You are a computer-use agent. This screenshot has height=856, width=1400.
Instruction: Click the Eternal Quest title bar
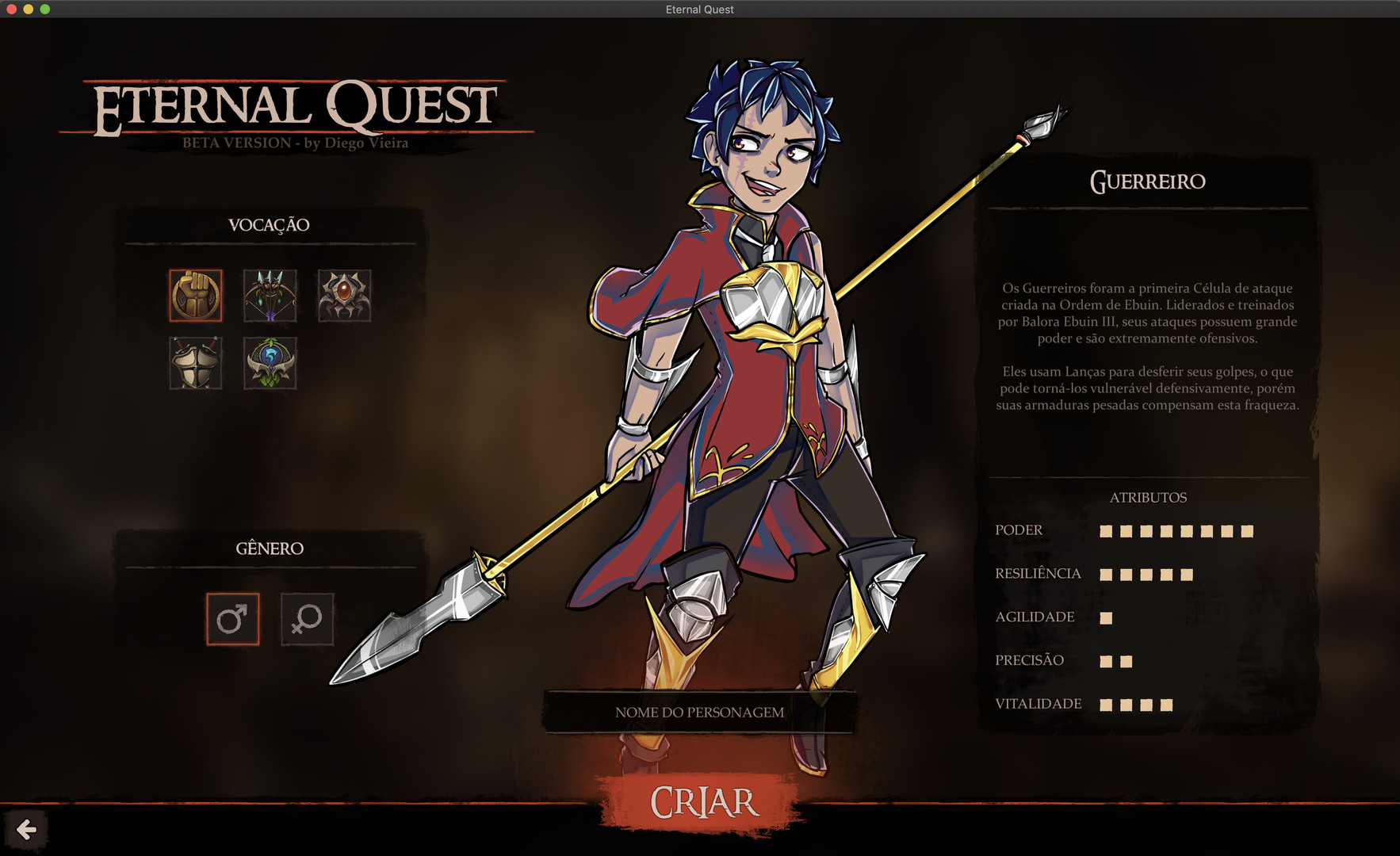(x=700, y=10)
